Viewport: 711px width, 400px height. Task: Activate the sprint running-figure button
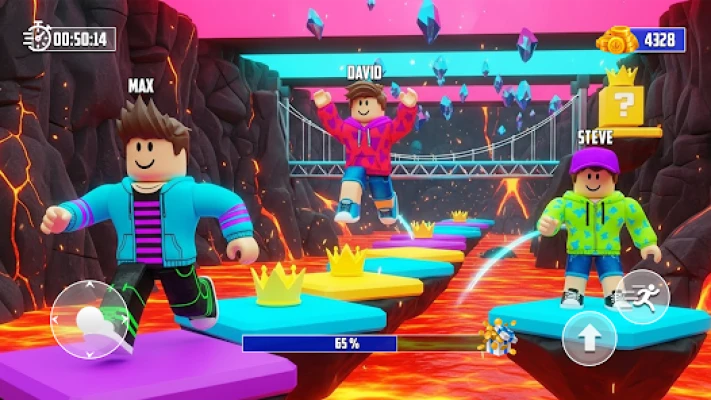click(642, 296)
